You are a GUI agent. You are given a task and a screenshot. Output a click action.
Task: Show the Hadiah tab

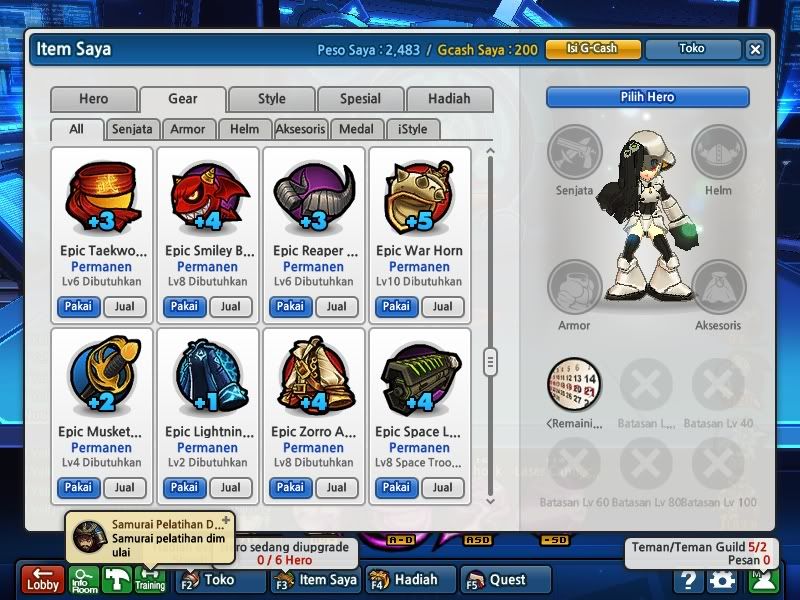tap(449, 99)
